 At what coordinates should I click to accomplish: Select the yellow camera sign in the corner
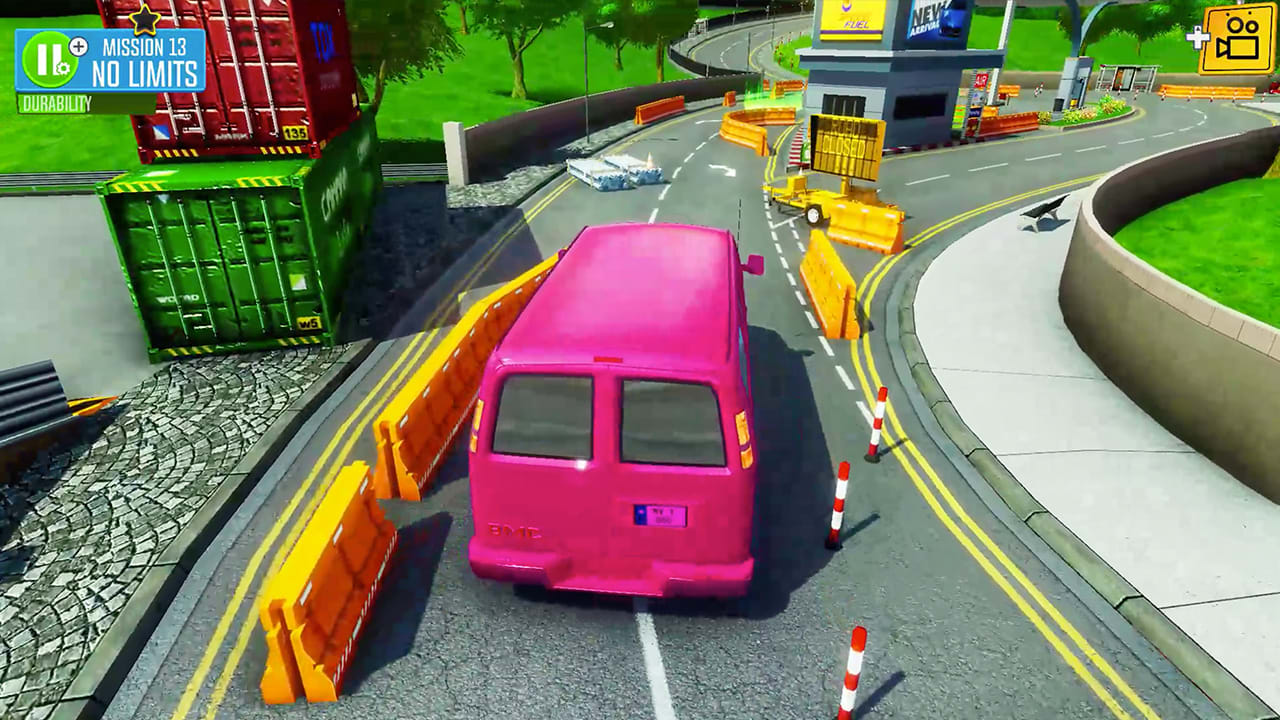click(1236, 42)
